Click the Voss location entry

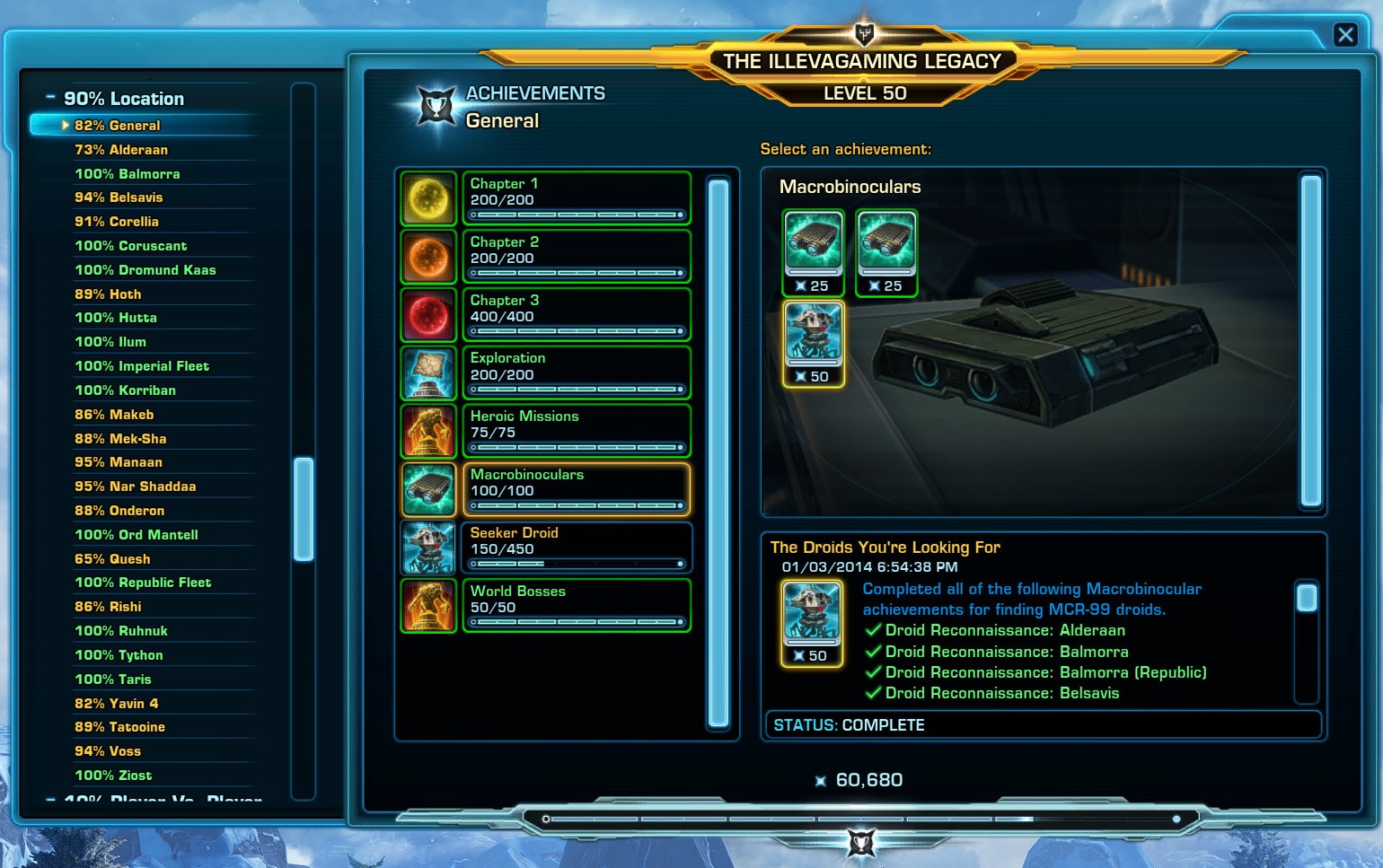pos(108,751)
